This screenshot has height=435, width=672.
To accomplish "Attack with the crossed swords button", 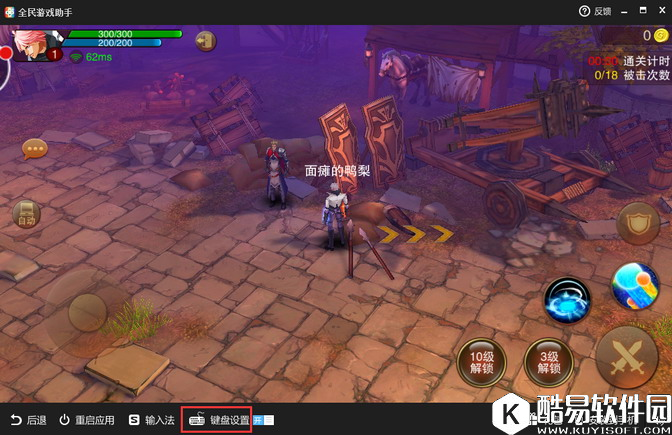I will (626, 357).
